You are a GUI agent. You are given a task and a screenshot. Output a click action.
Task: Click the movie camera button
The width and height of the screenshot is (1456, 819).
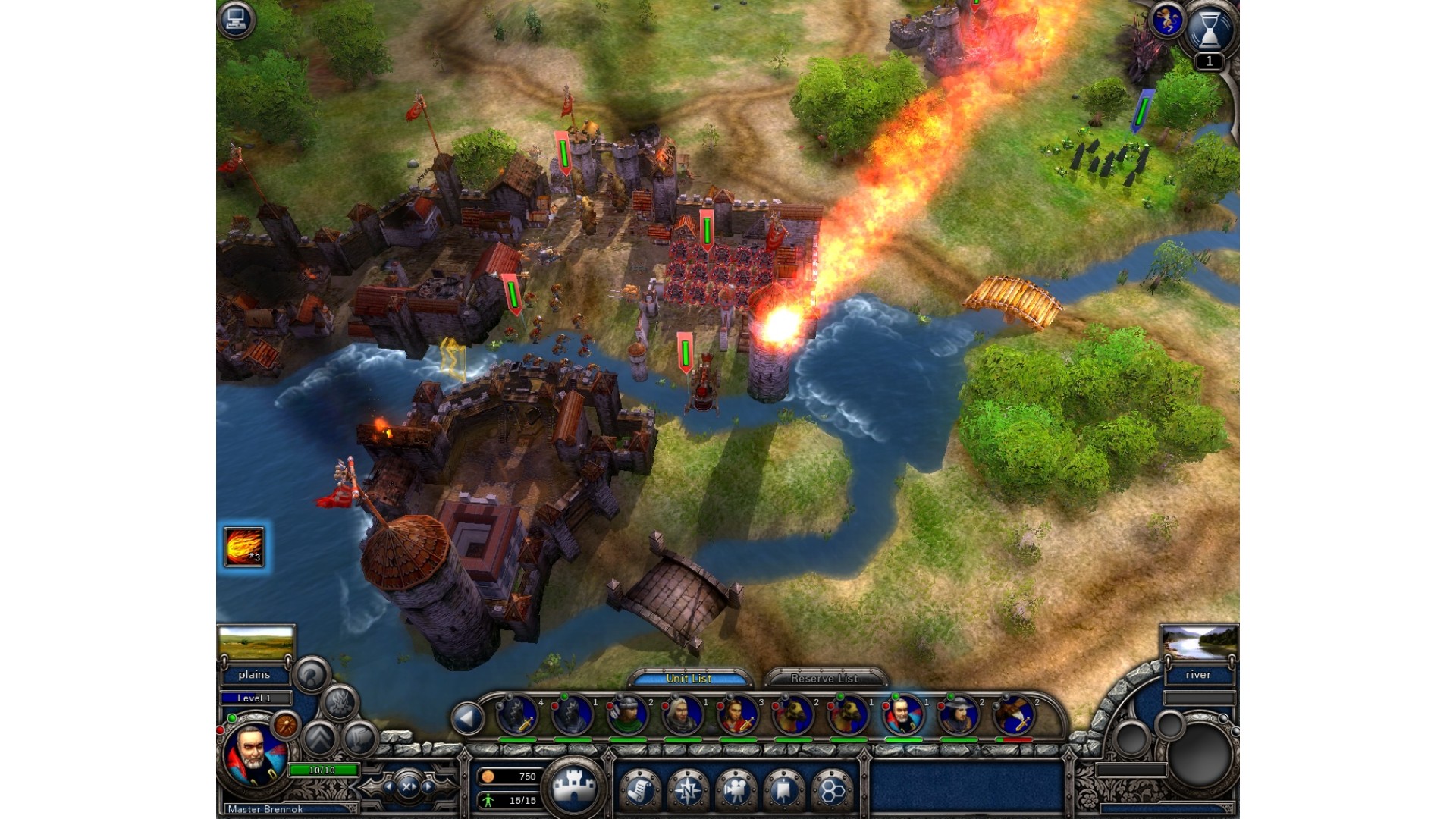735,789
